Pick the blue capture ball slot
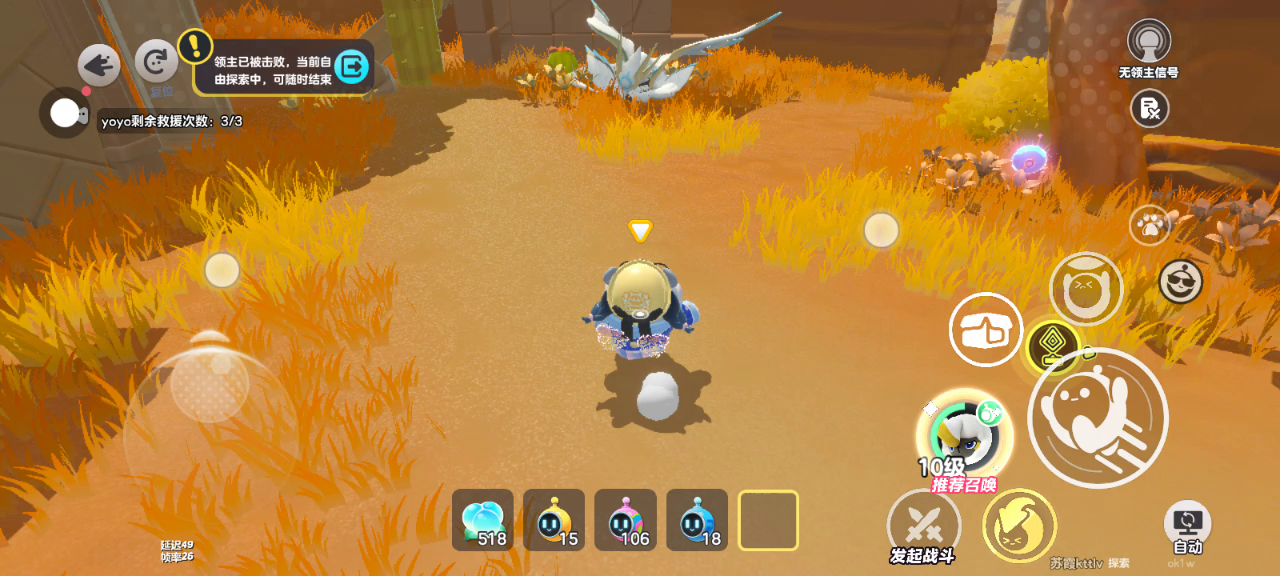 click(x=697, y=520)
